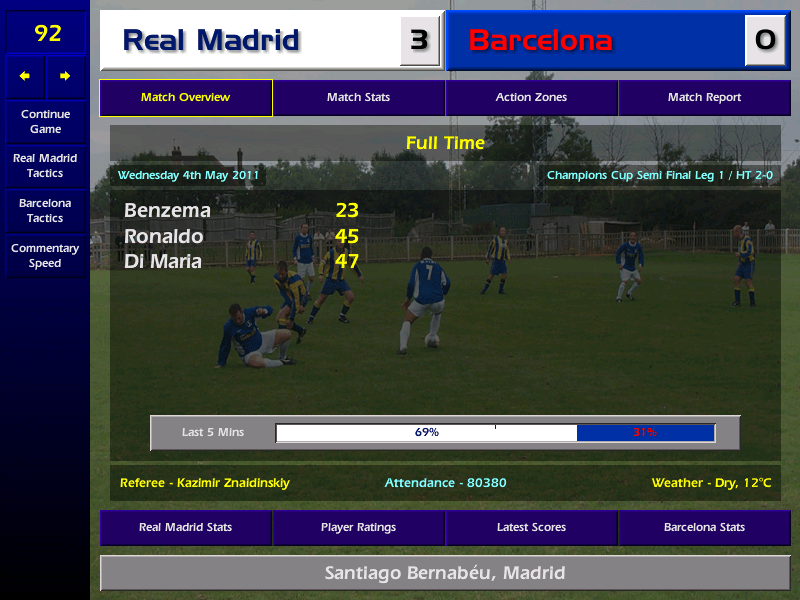Continue the game from the sidebar
Screen dimensions: 800x600
pos(45,121)
